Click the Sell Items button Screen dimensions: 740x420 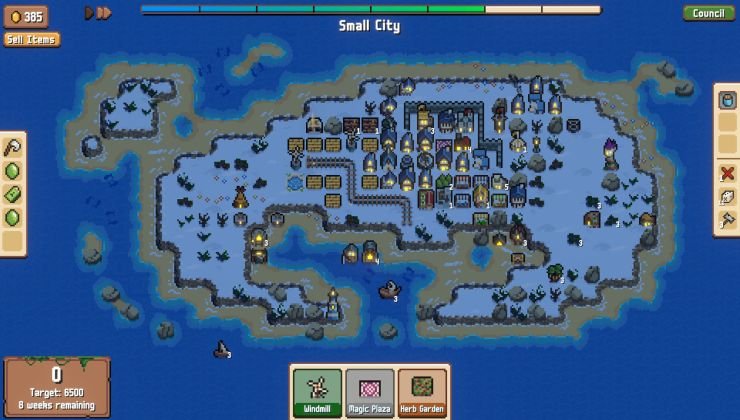(31, 39)
